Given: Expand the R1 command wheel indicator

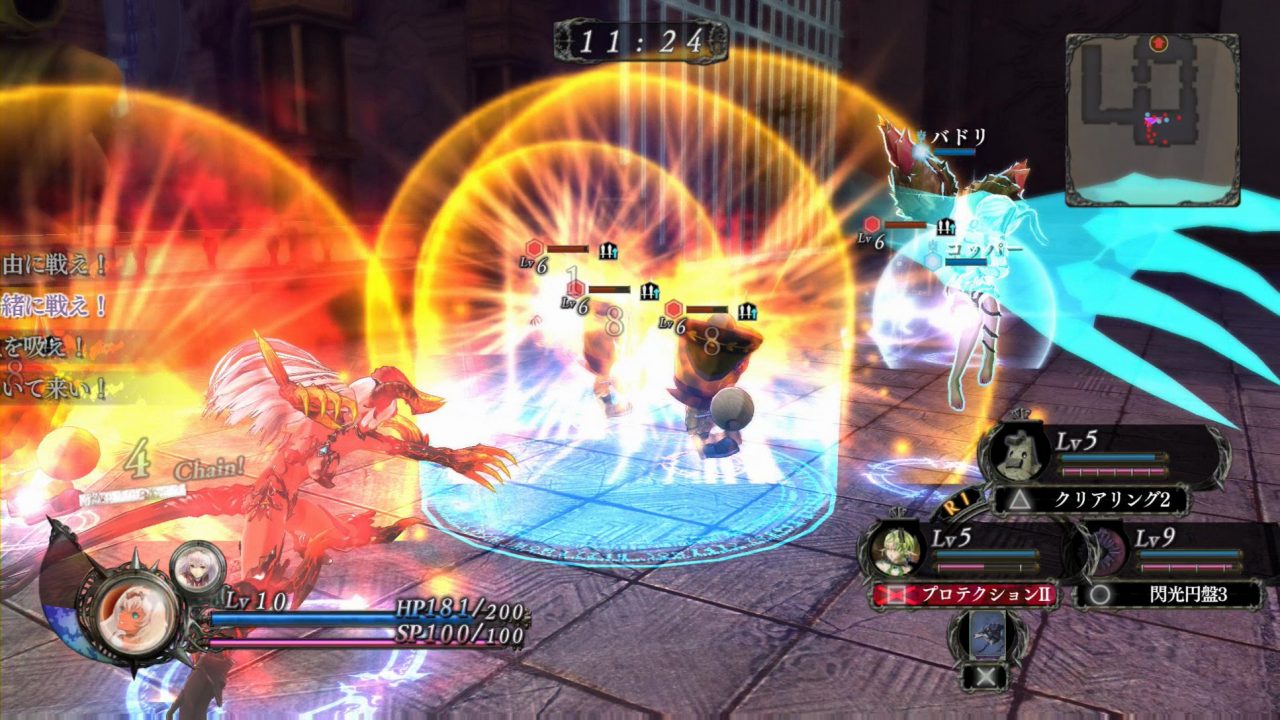Looking at the screenshot, I should point(956,503).
